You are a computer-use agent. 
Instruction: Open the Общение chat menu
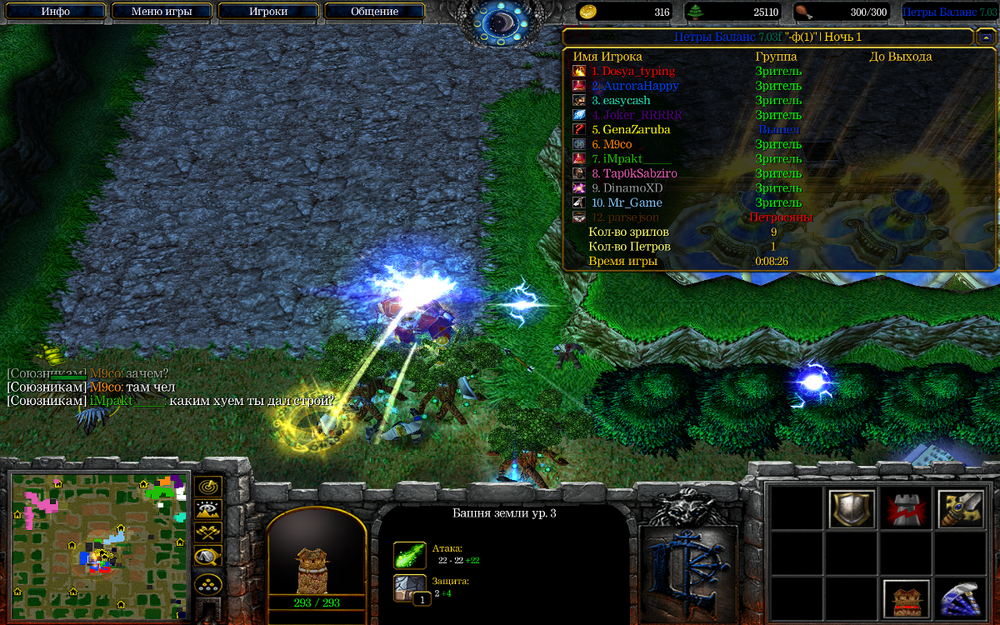[x=374, y=12]
